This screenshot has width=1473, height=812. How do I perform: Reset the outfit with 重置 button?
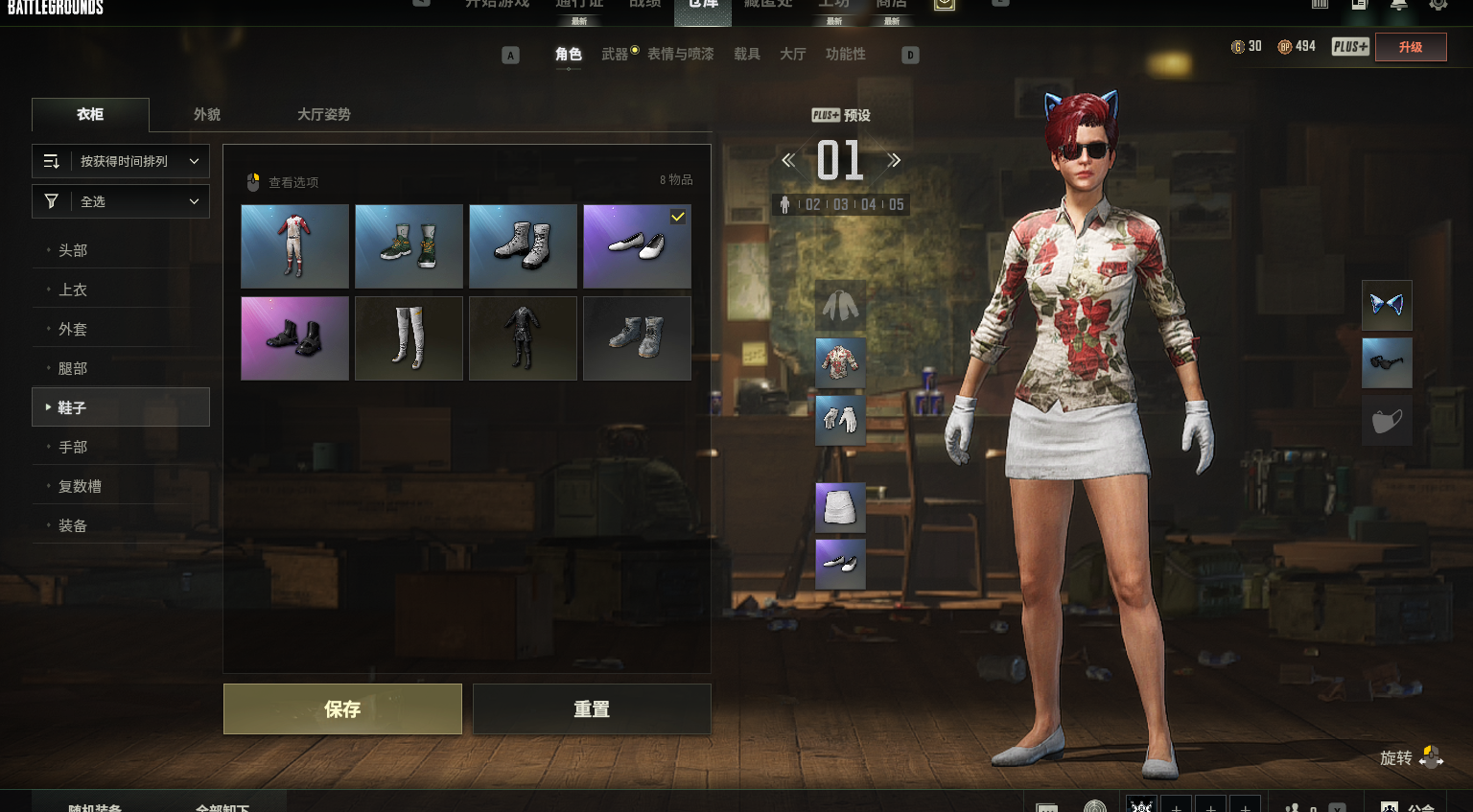click(591, 708)
